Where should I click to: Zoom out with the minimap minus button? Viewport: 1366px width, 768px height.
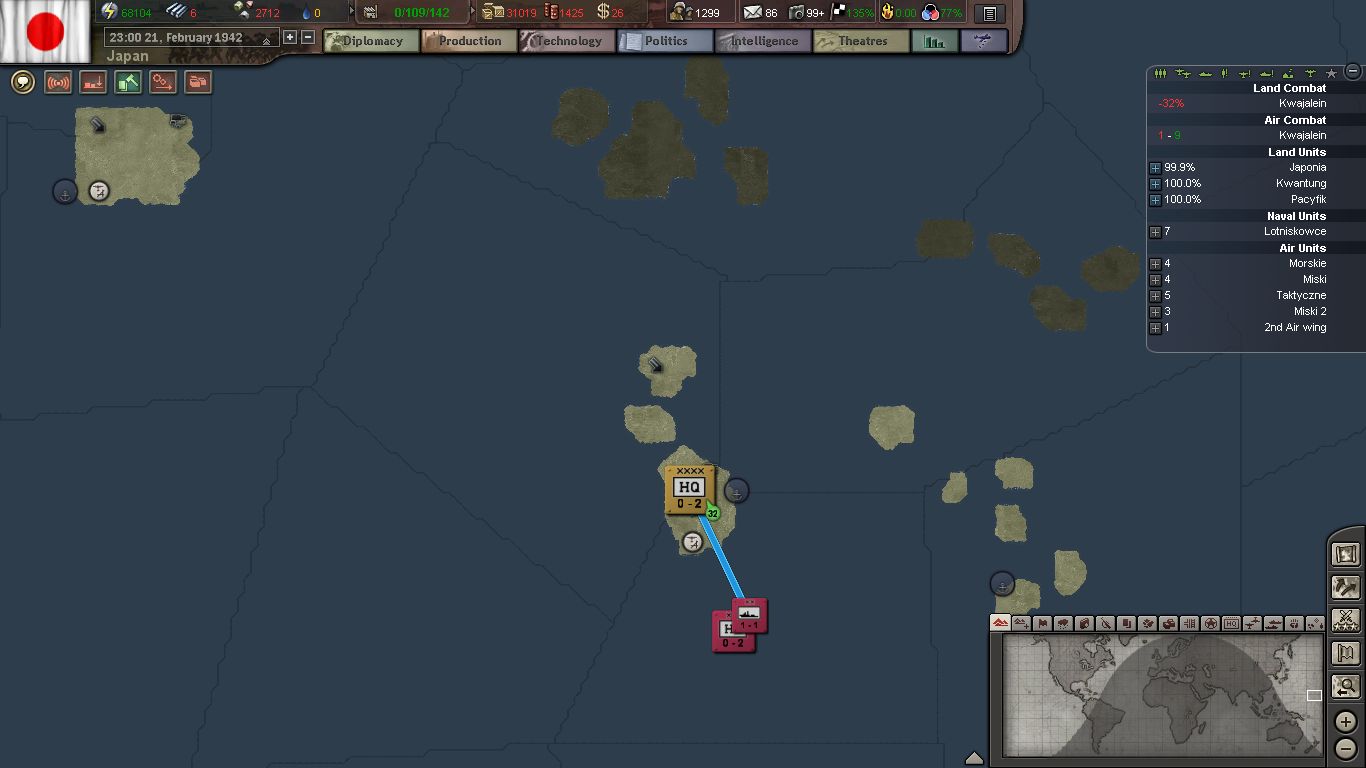1346,748
